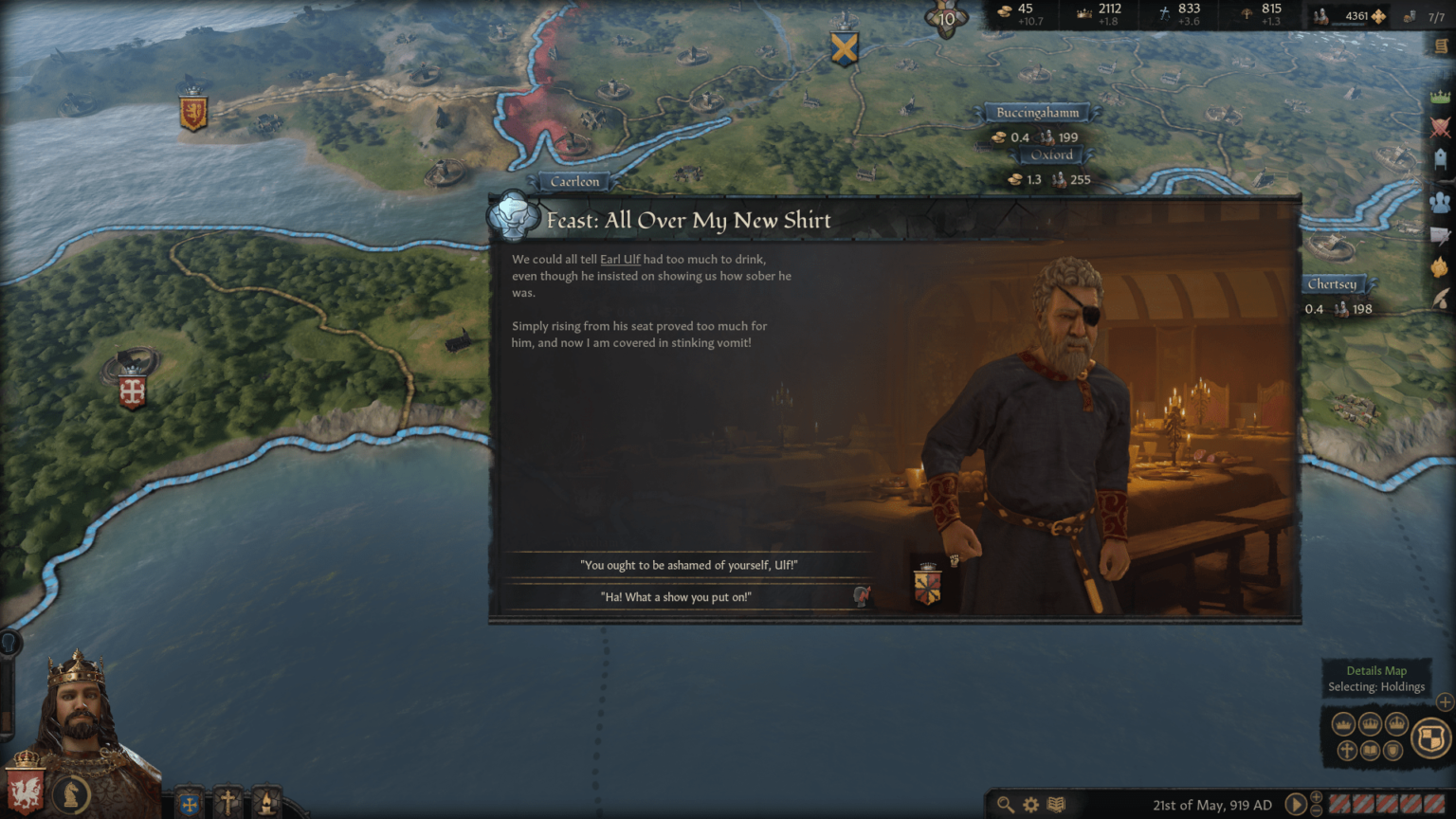Open the red dragon realm banner
1456x819 pixels.
tap(26, 790)
